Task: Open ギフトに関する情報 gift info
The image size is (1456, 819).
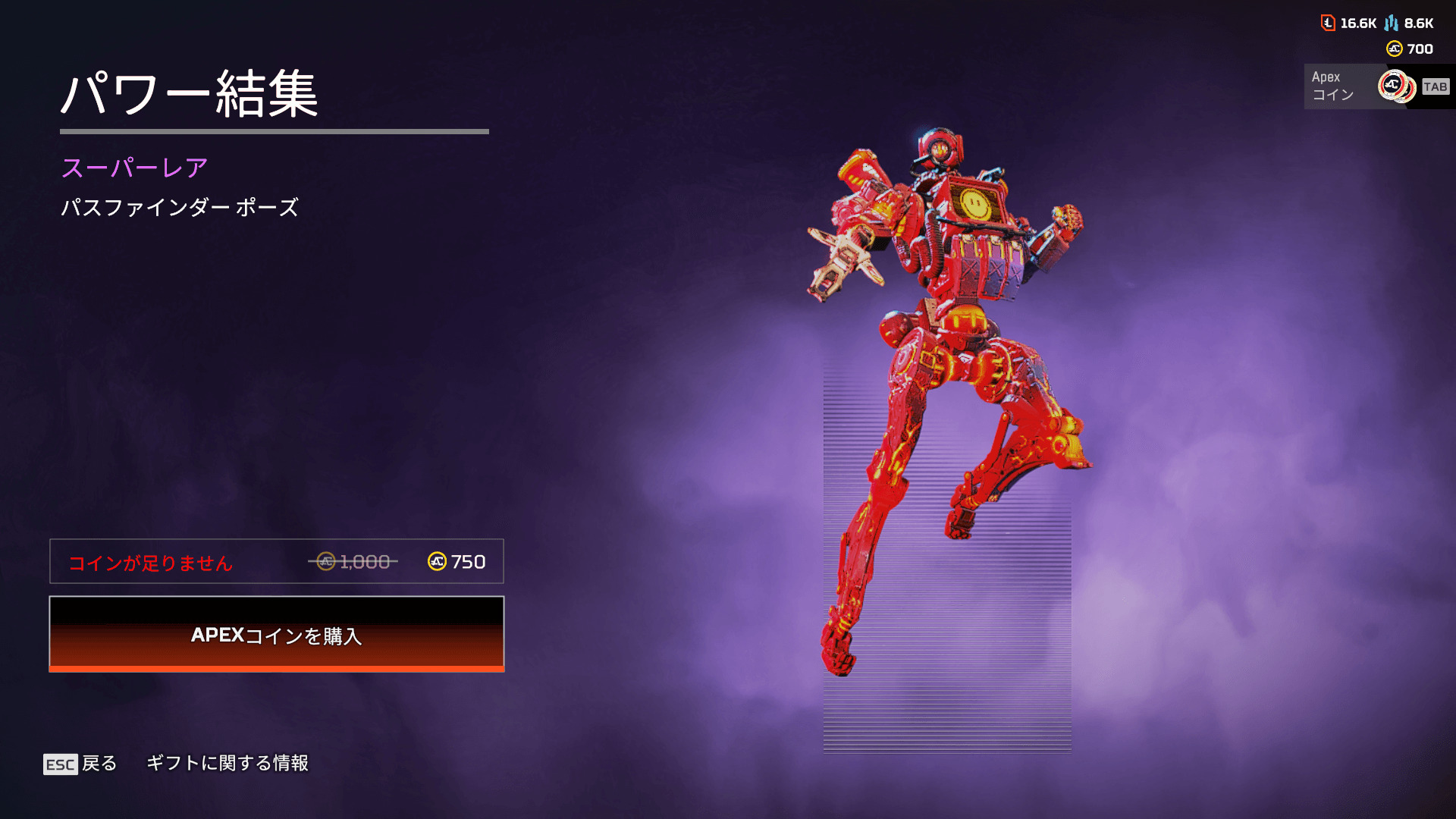Action: pyautogui.click(x=227, y=763)
